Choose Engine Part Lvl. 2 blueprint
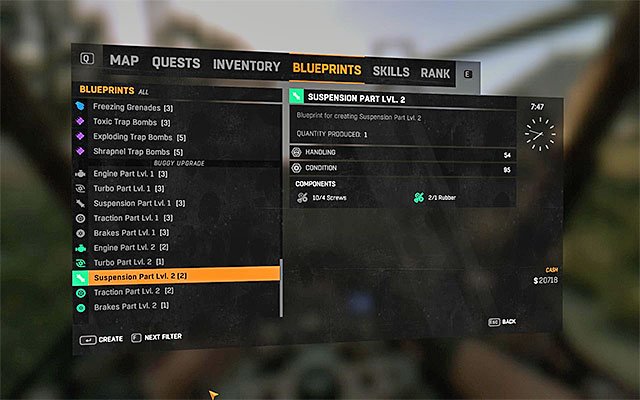Image resolution: width=640 pixels, height=400 pixels. [130, 247]
